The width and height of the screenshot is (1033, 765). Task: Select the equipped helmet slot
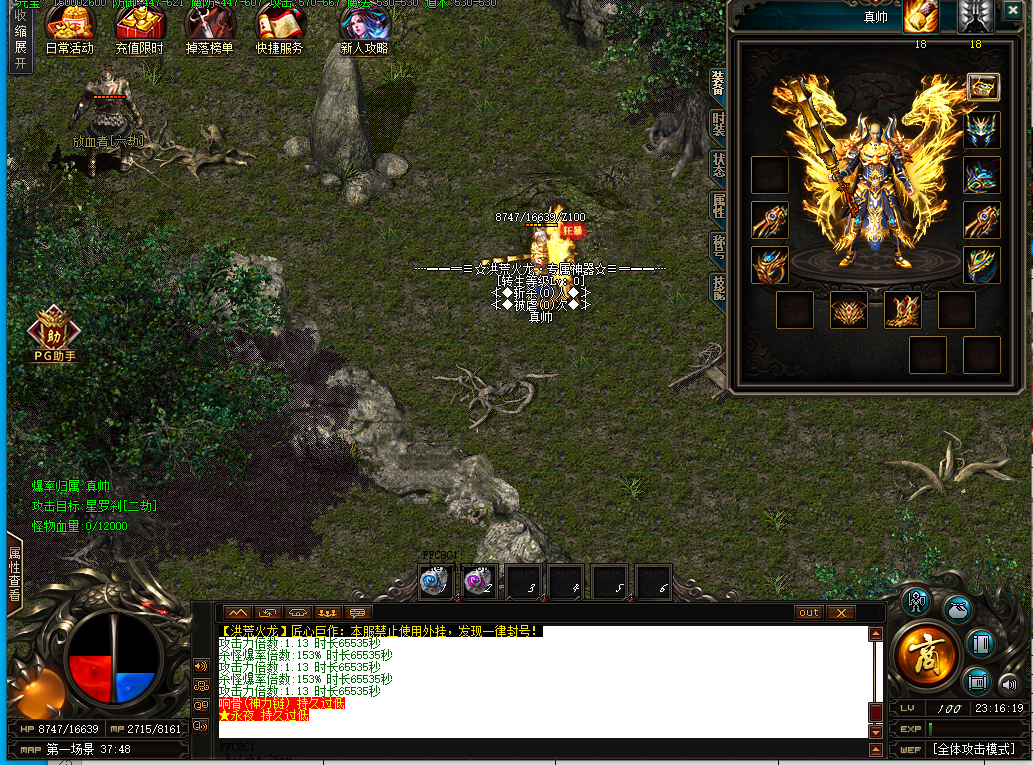coord(982,131)
